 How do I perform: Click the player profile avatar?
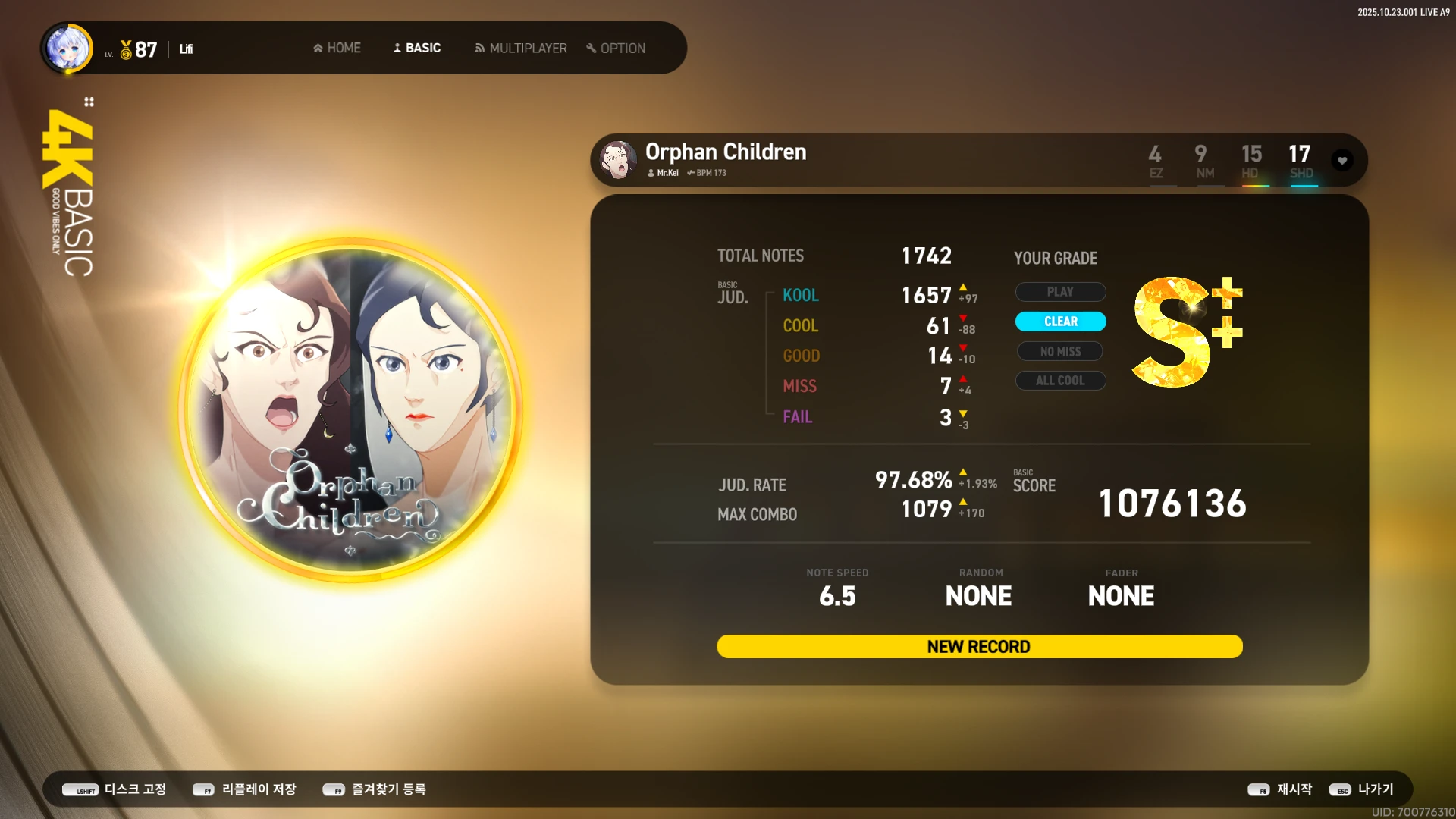(x=68, y=49)
